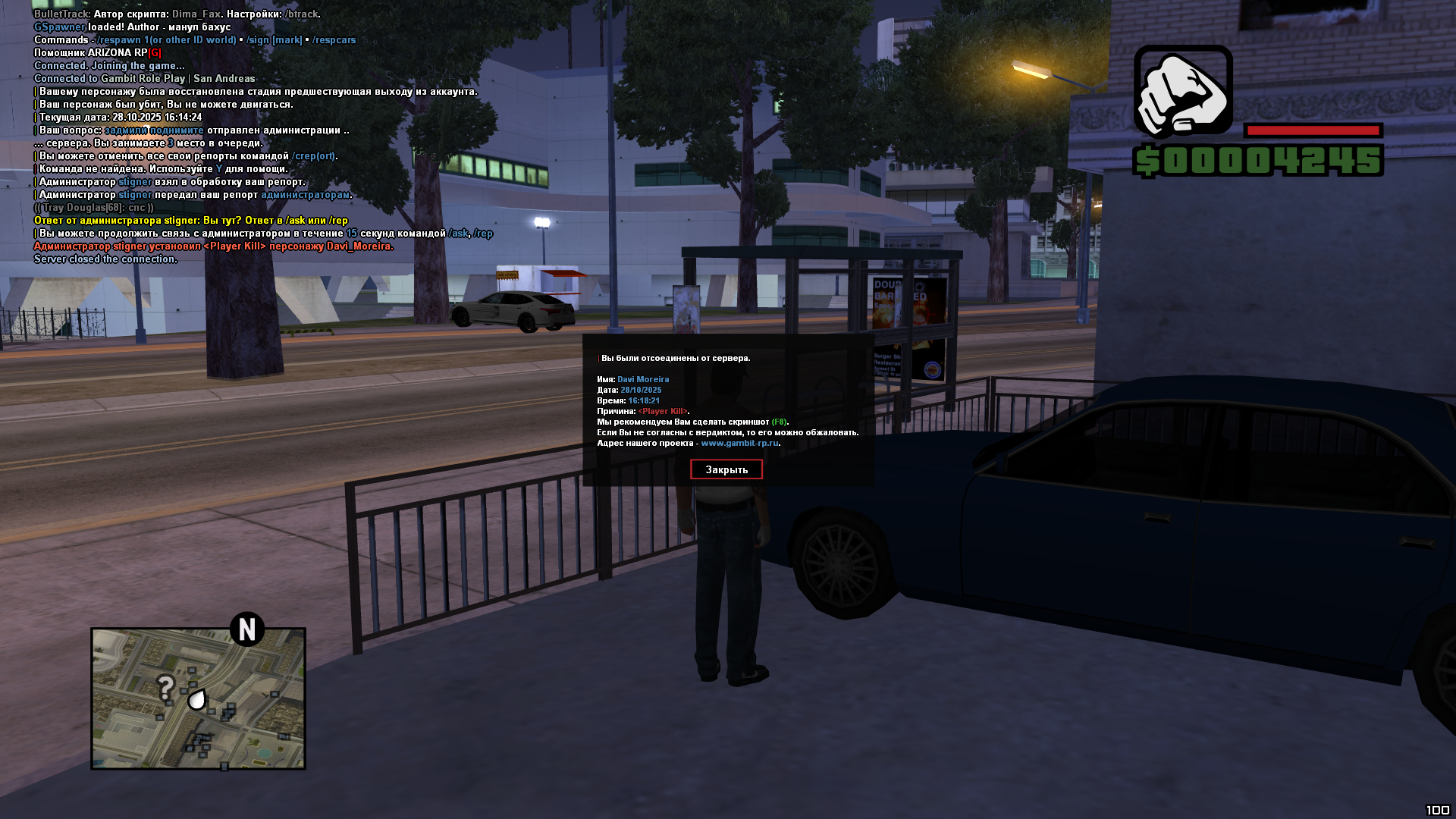Click the North compass marker on radar

246,629
